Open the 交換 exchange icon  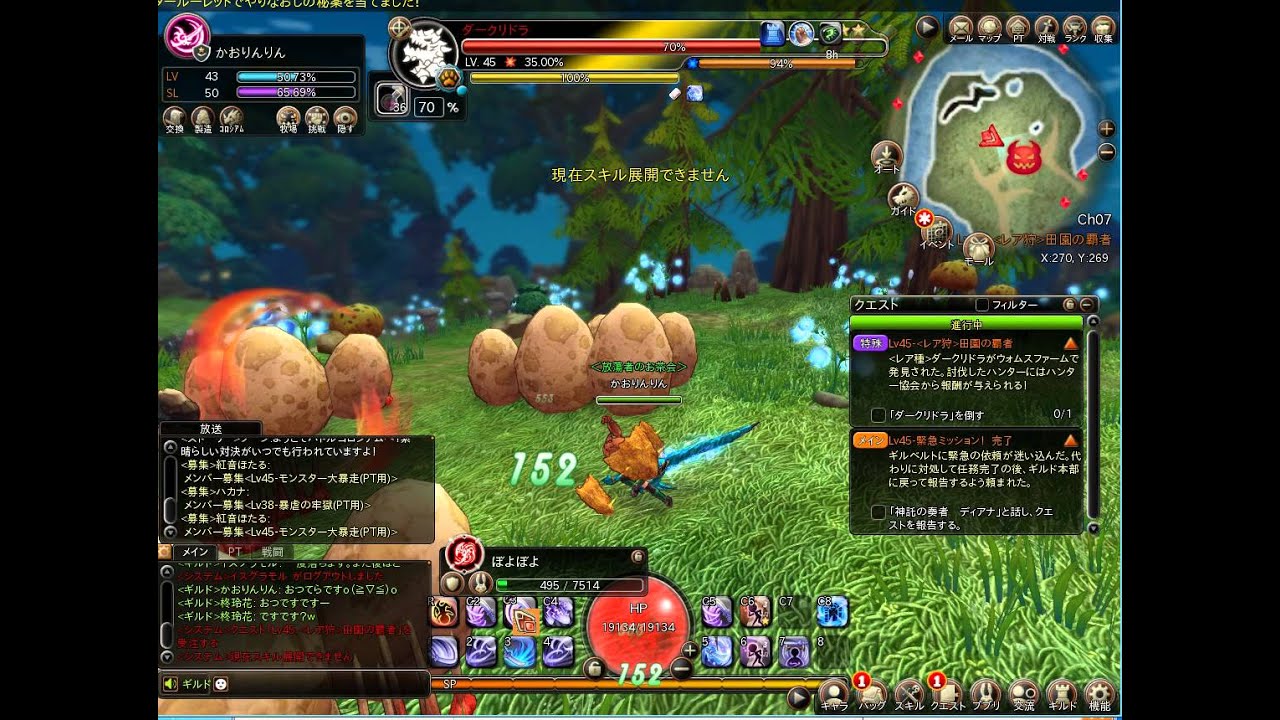[x=174, y=119]
